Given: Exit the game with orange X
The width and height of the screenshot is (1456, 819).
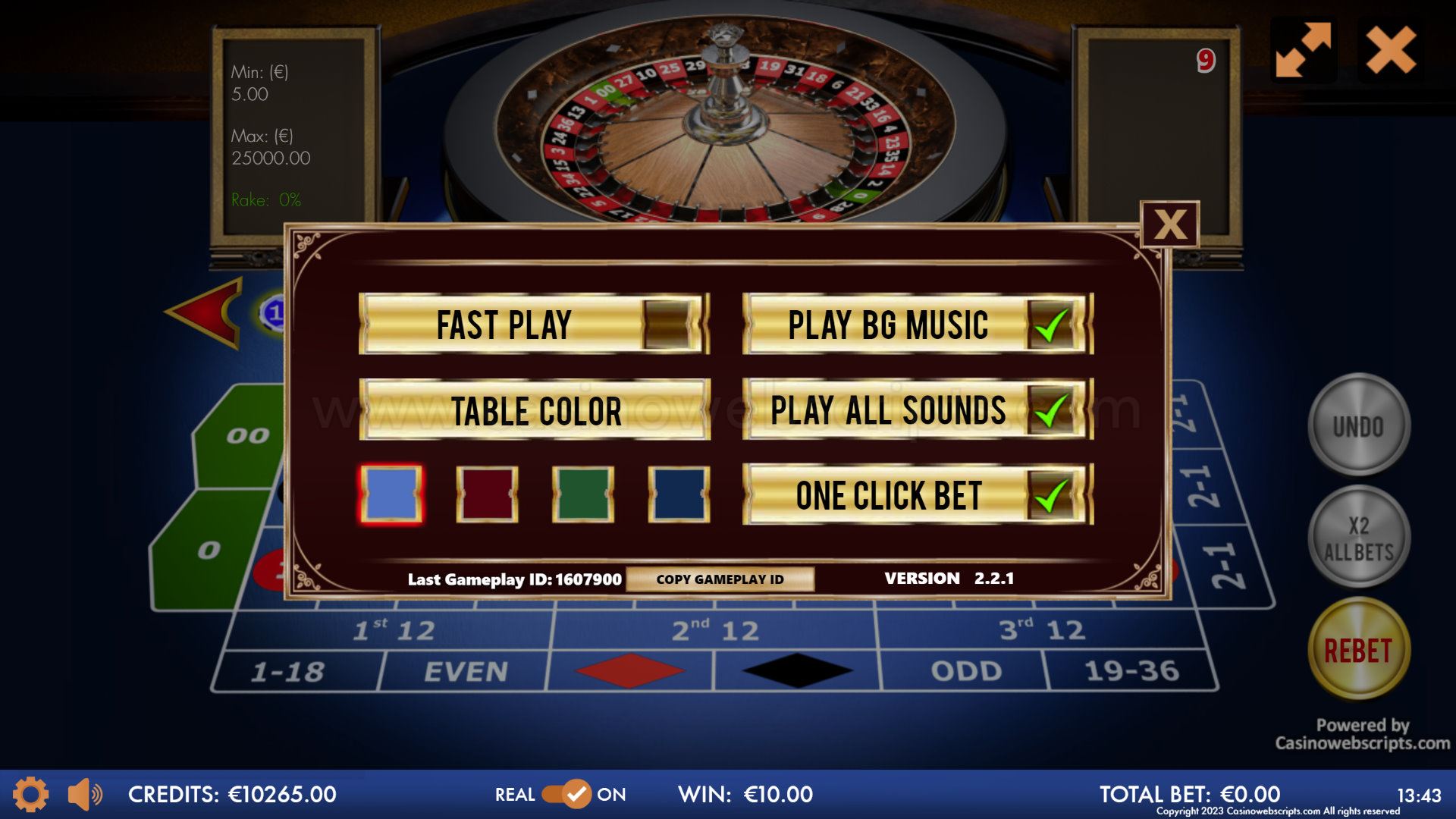Looking at the screenshot, I should [1391, 50].
